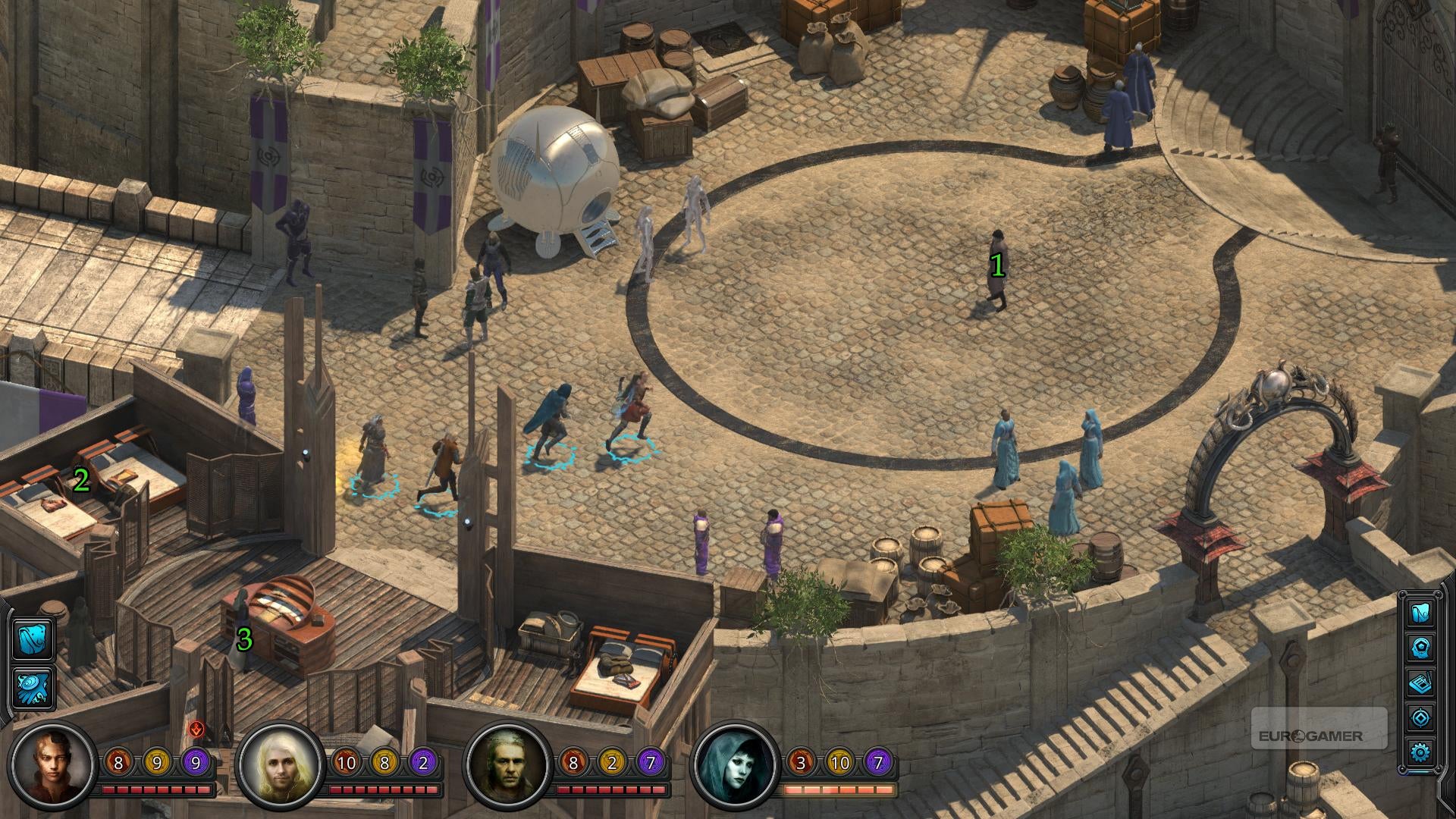The height and width of the screenshot is (819, 1456).
Task: Show the area map compass icon
Action: point(1420,717)
